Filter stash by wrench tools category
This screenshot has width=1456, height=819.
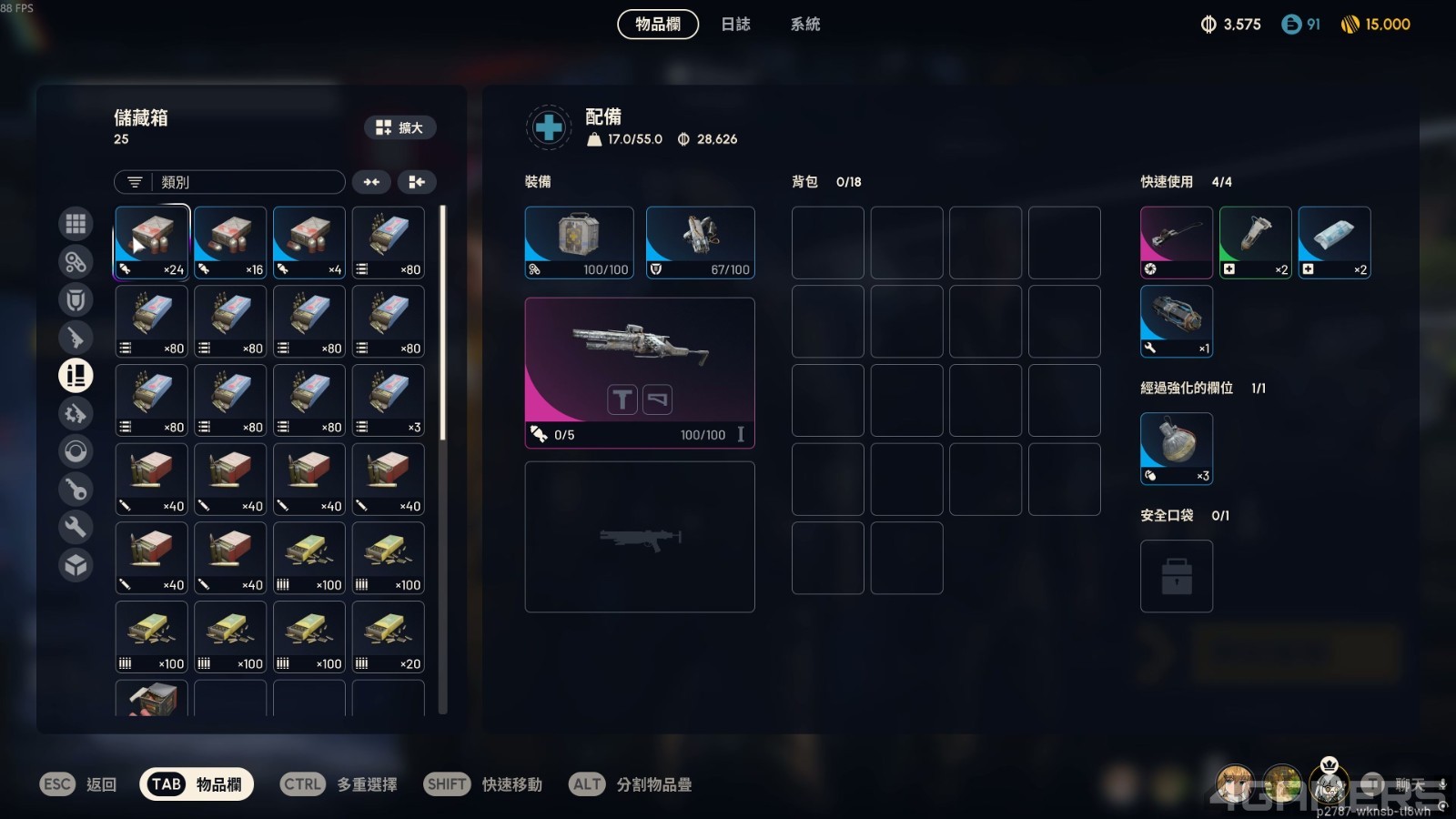tap(76, 527)
